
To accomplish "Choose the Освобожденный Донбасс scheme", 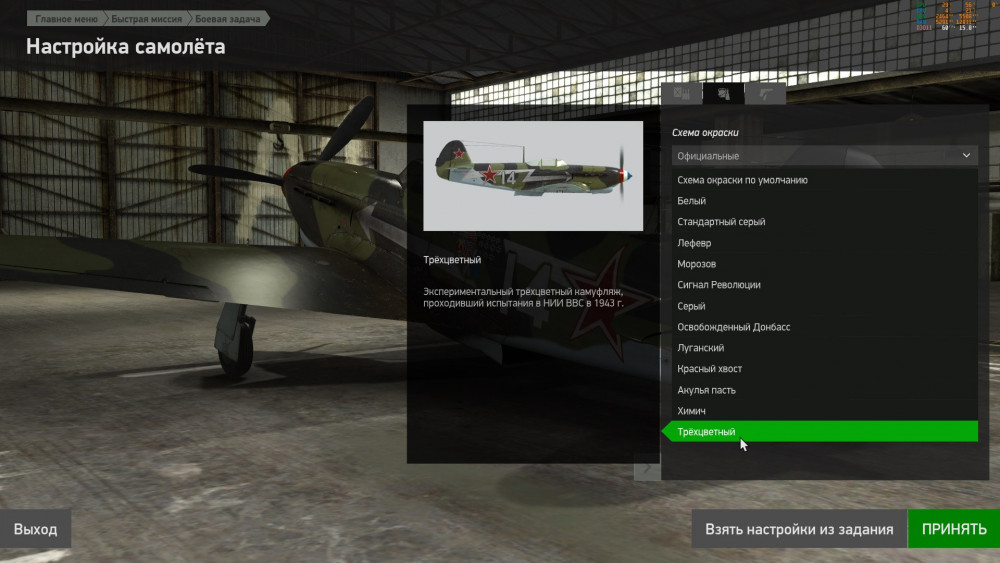I will (x=734, y=327).
